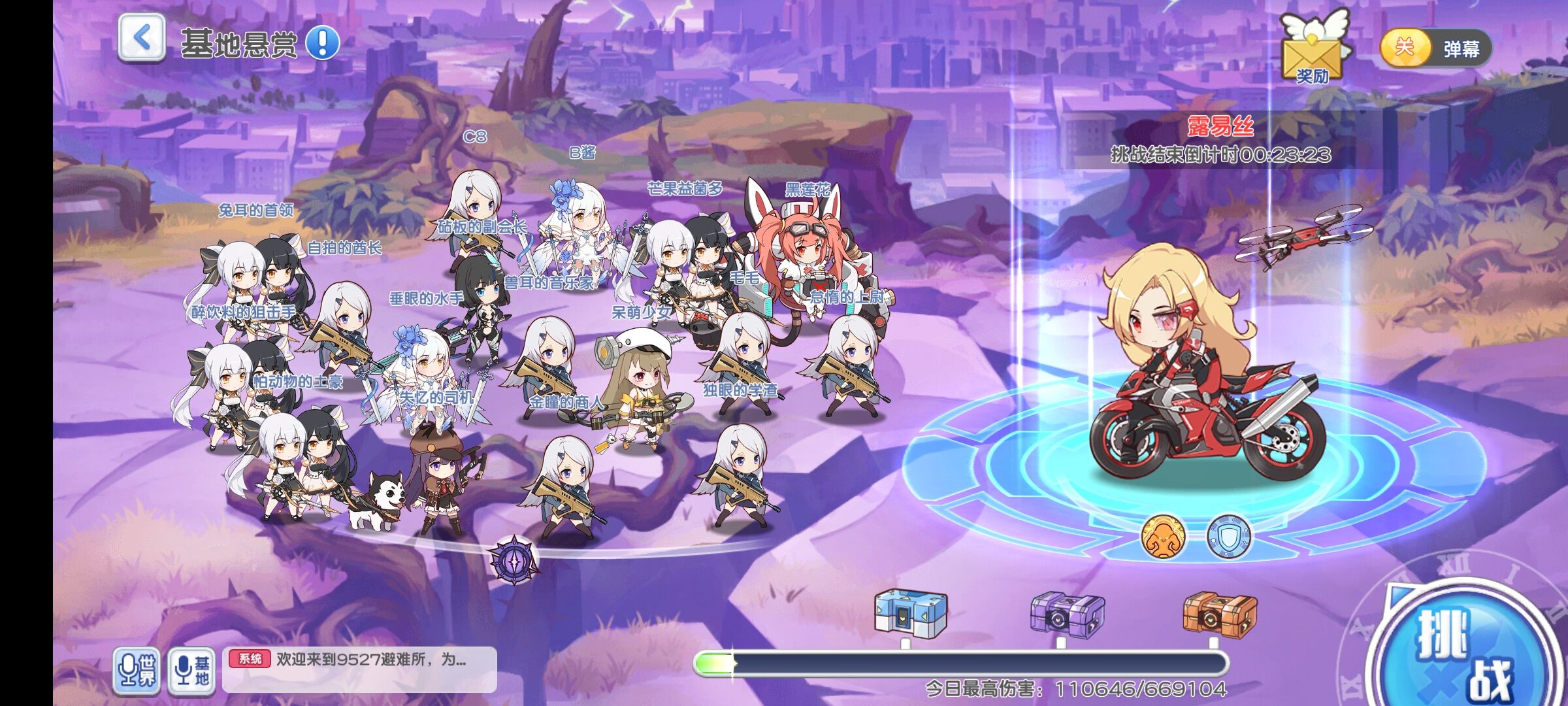Image resolution: width=1568 pixels, height=706 pixels.
Task: Tap the purple compass star emblem
Action: 514,560
